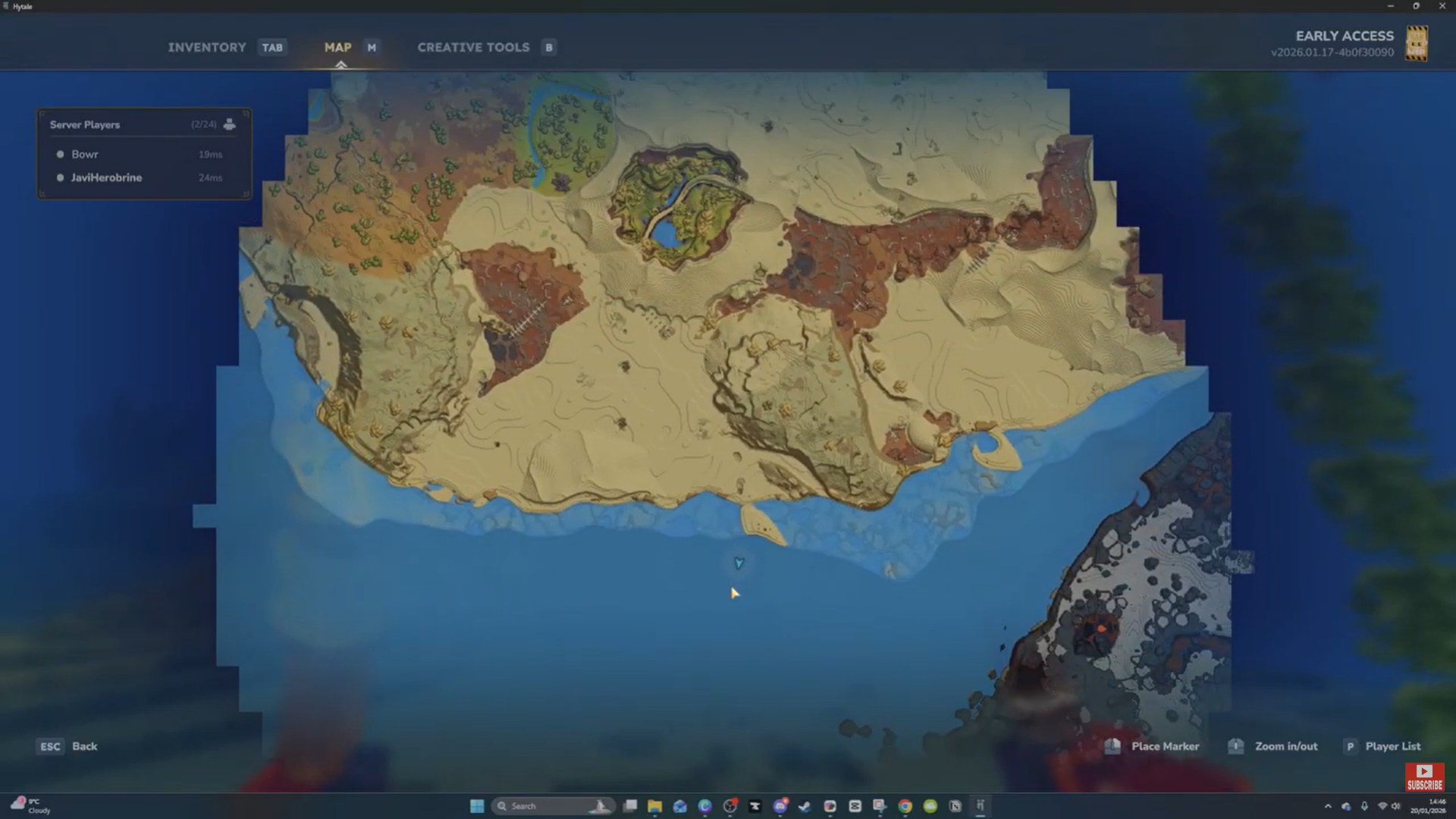Open the CREATIVE TOOLS tab
1456x819 pixels.
point(472,47)
